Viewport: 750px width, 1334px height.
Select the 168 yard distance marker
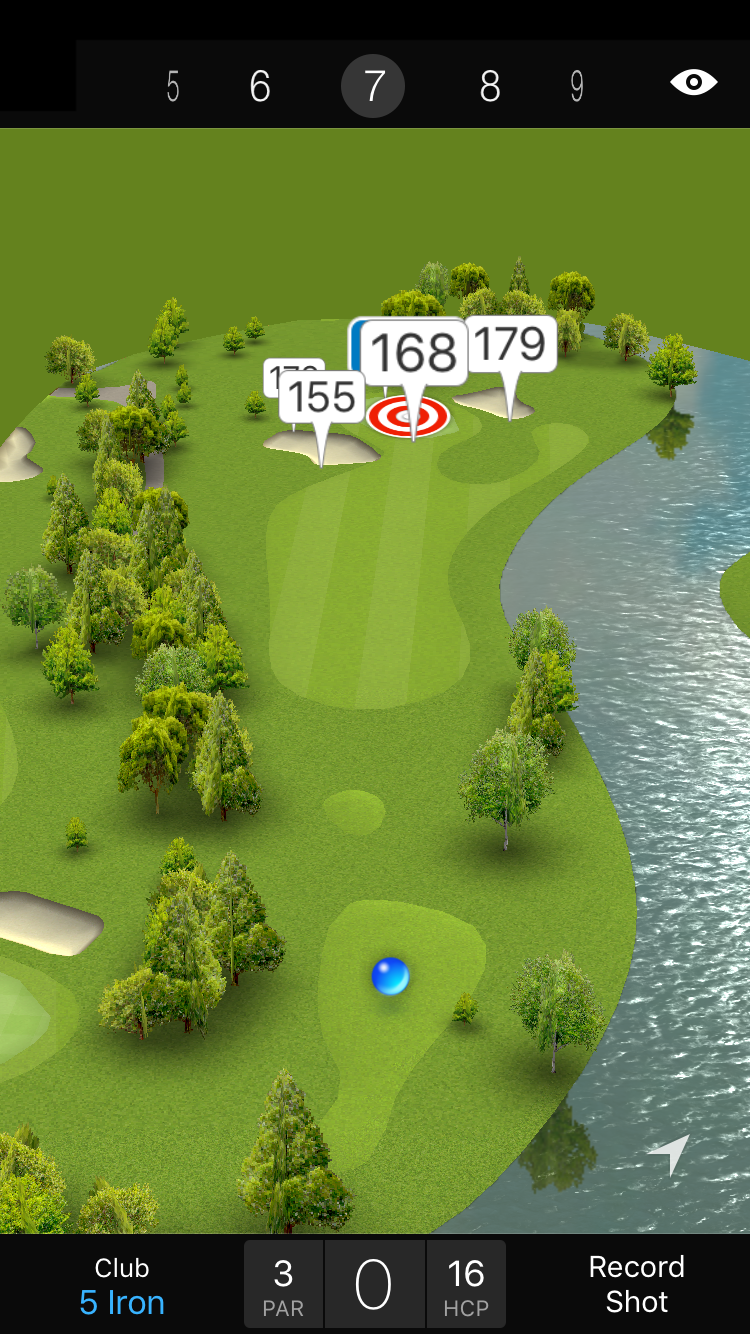click(x=414, y=352)
